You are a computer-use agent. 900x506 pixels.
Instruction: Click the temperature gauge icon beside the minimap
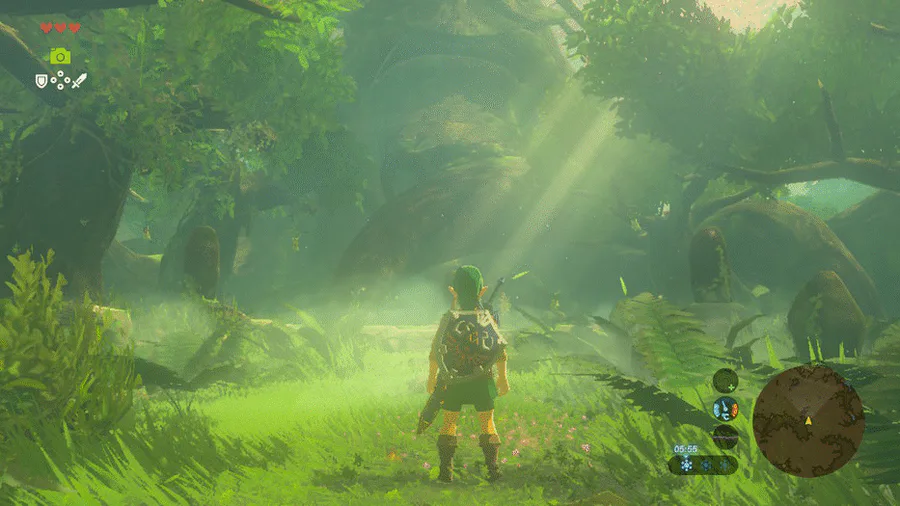[725, 408]
